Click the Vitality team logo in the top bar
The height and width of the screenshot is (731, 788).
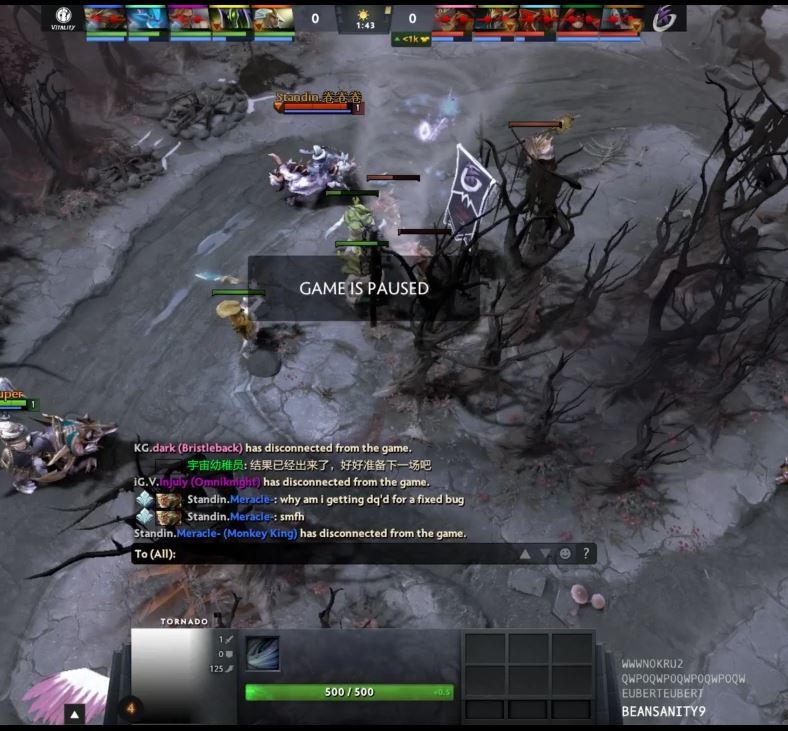[63, 20]
